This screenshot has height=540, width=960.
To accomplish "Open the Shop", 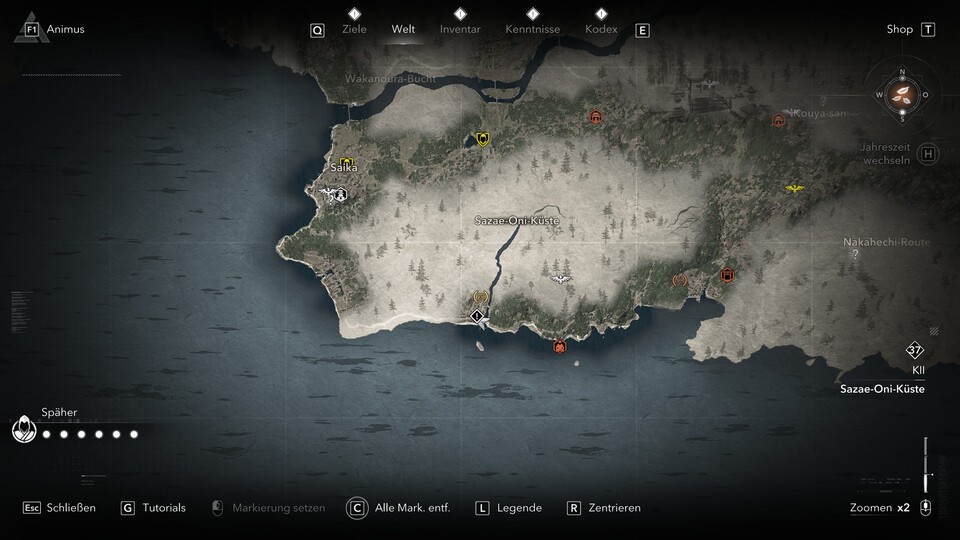I will click(900, 29).
